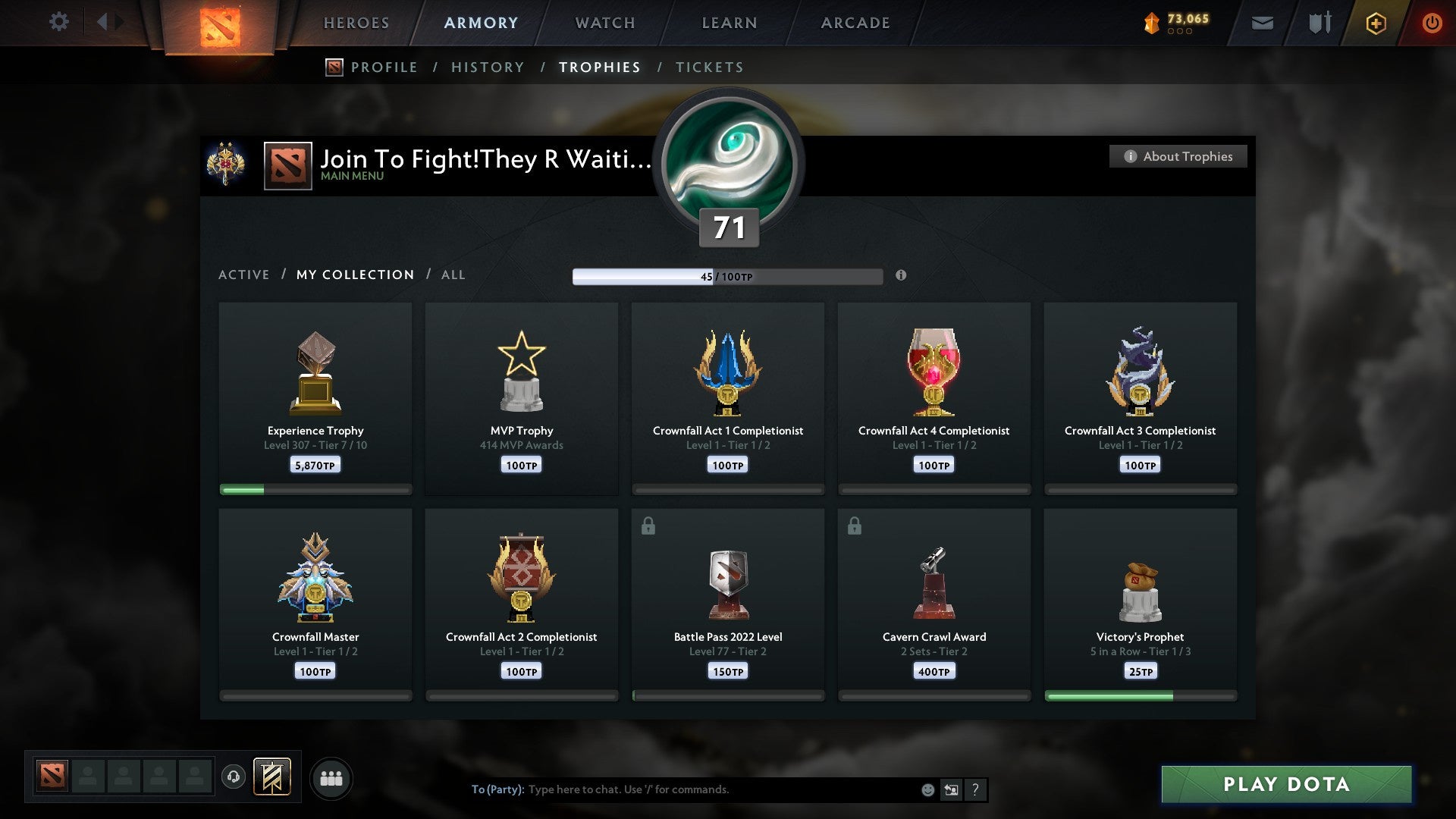Viewport: 1456px width, 819px height.
Task: Open the mail notifications icon
Action: 1263,23
